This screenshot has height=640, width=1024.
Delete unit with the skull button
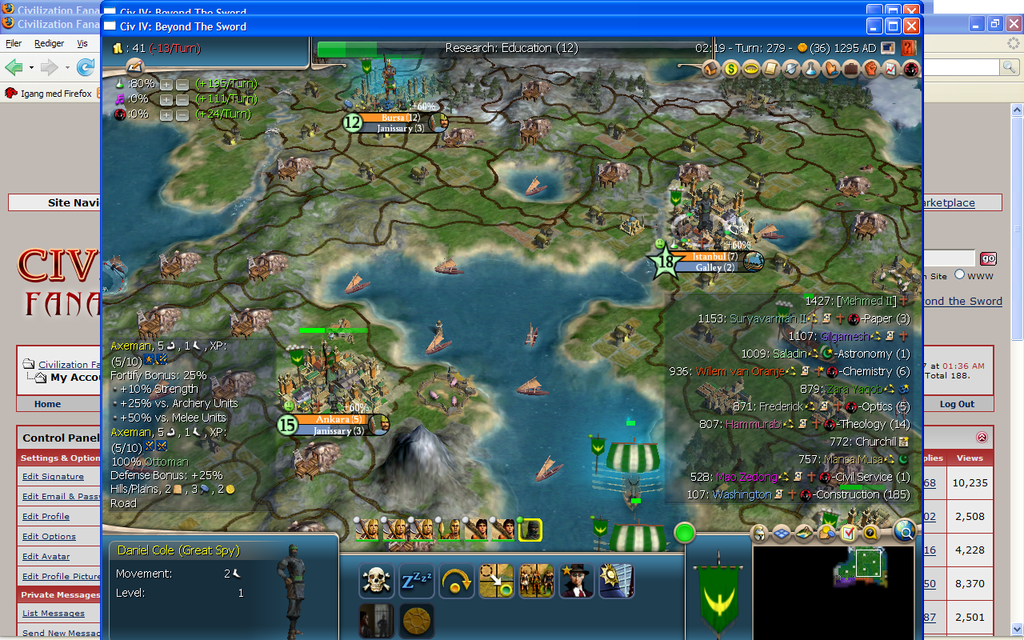[x=375, y=580]
